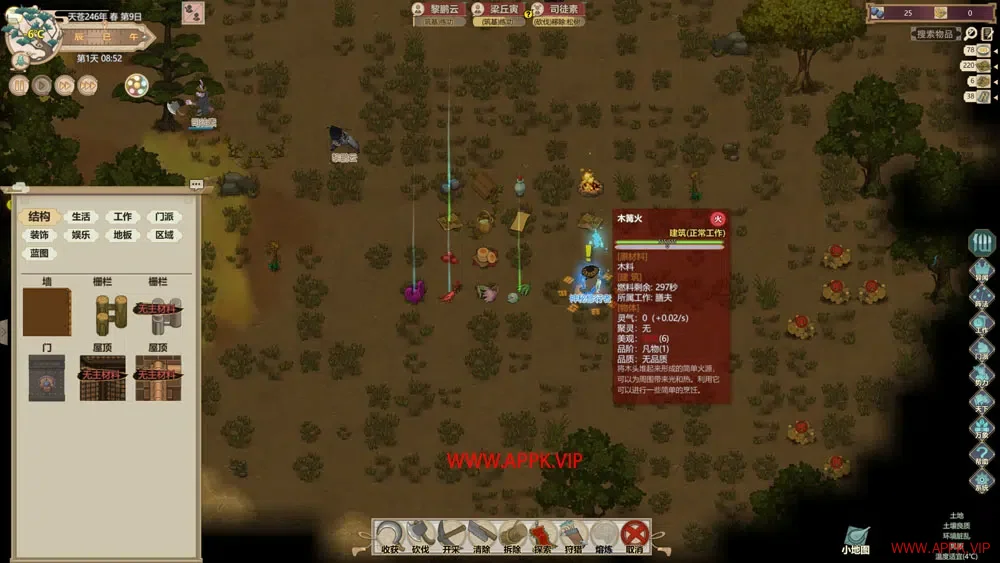The width and height of the screenshot is (1000, 563).
Task: Select the 砍伐 axe chopping tool
Action: point(420,535)
